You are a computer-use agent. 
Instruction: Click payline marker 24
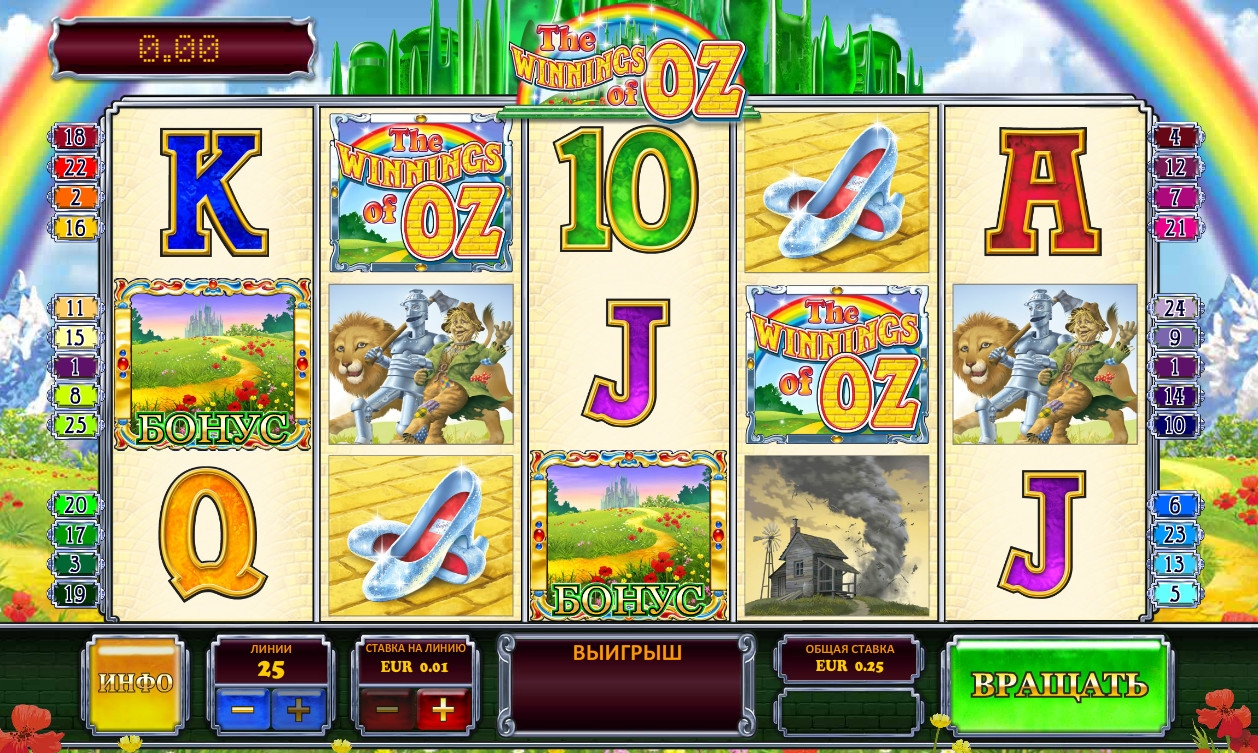click(1176, 308)
